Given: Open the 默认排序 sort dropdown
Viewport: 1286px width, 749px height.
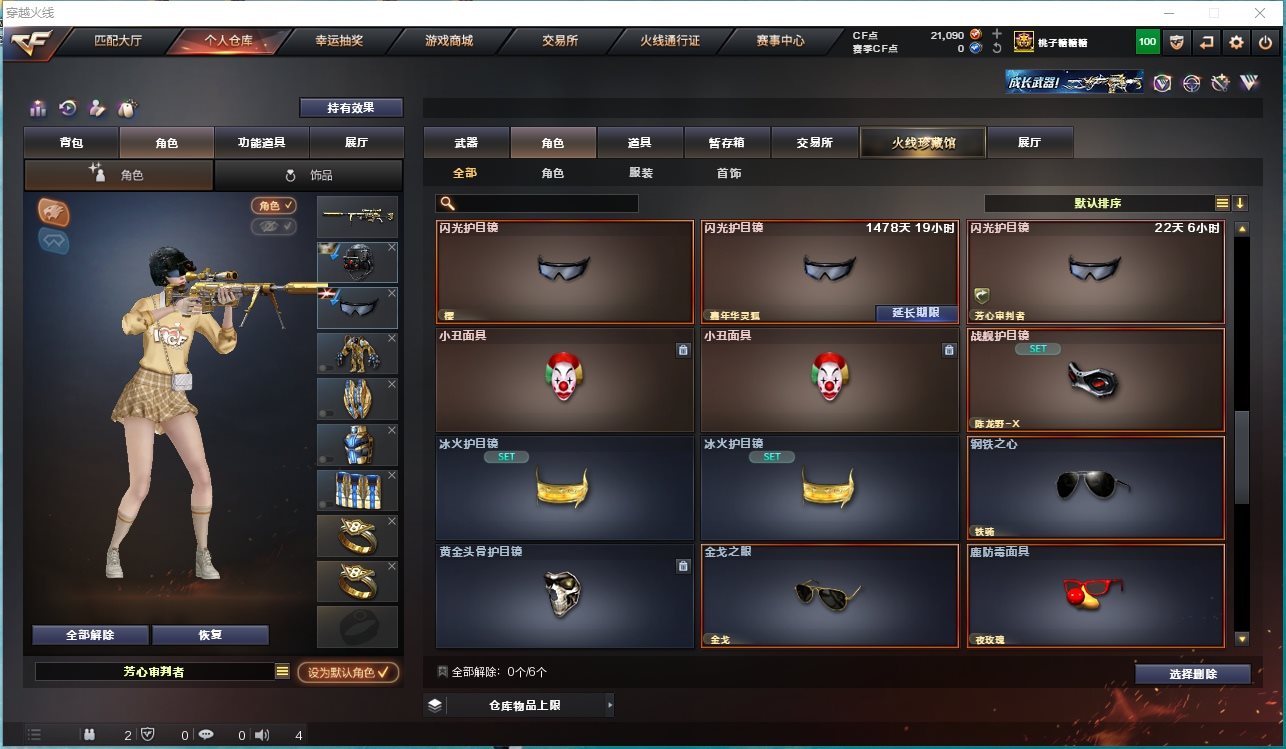Looking at the screenshot, I should tap(1098, 203).
